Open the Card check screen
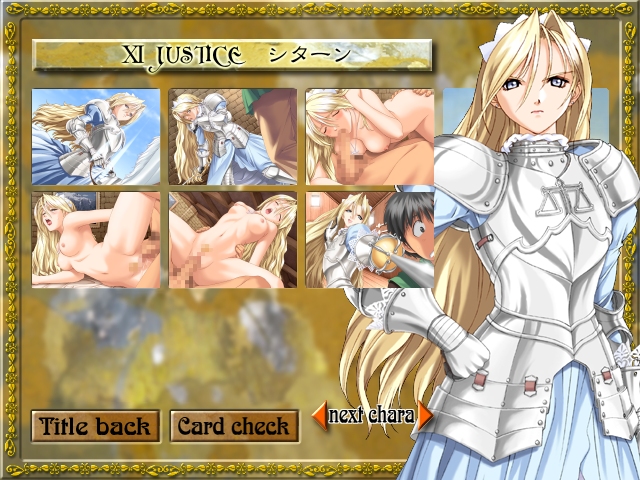This screenshot has height=480, width=640. 233,426
